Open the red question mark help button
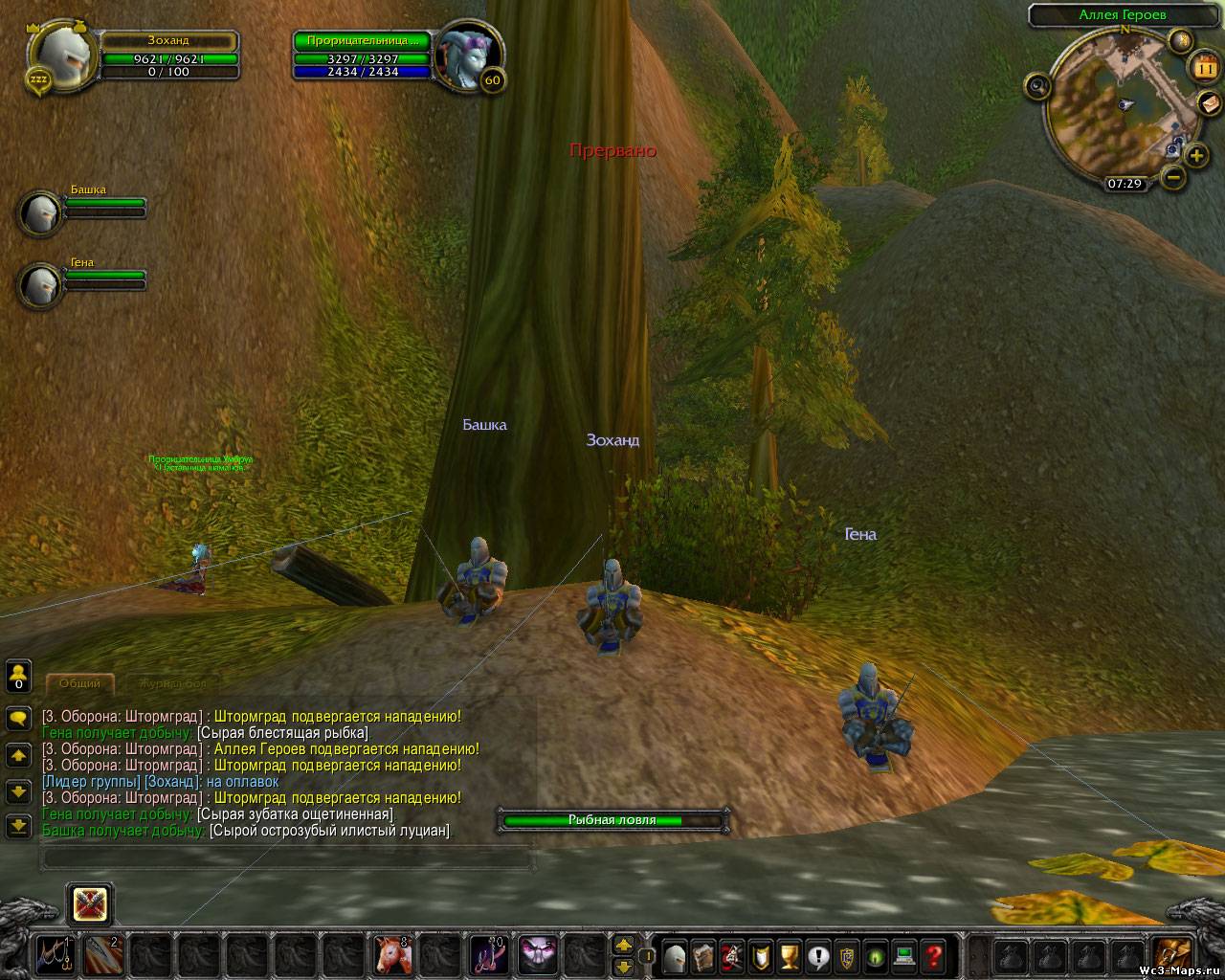Image resolution: width=1225 pixels, height=980 pixels. [932, 954]
